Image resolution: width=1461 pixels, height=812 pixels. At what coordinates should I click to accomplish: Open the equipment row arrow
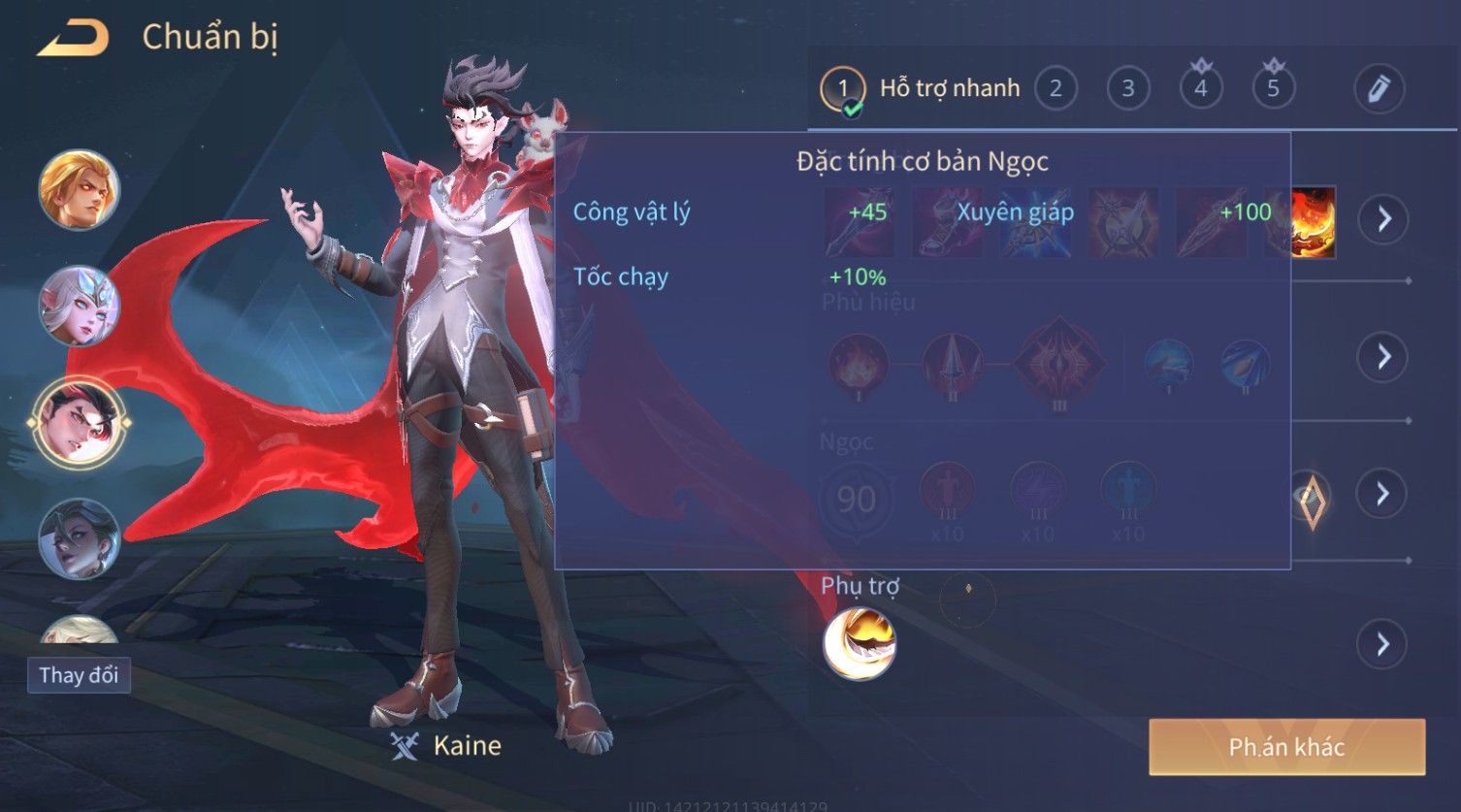[1383, 219]
